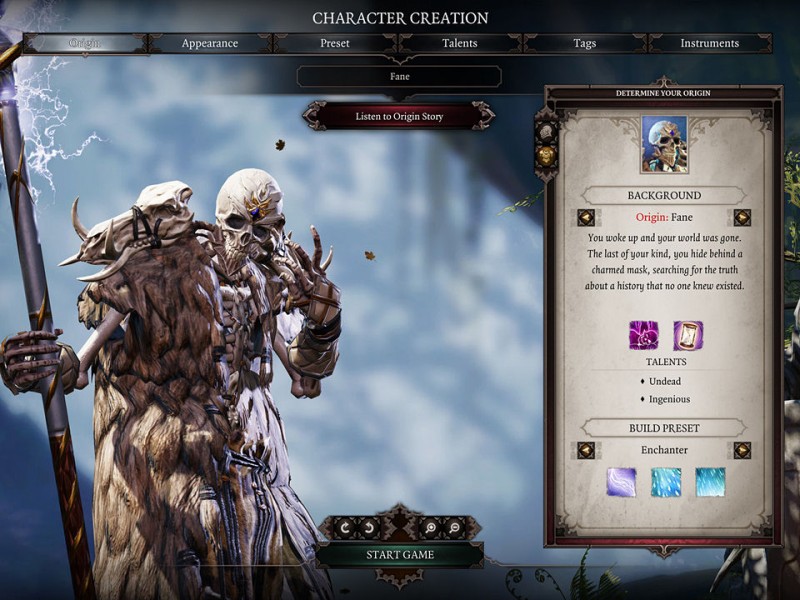Rotate character clockwise with the first rotate button
Screen dimensions: 800x600
point(346,527)
